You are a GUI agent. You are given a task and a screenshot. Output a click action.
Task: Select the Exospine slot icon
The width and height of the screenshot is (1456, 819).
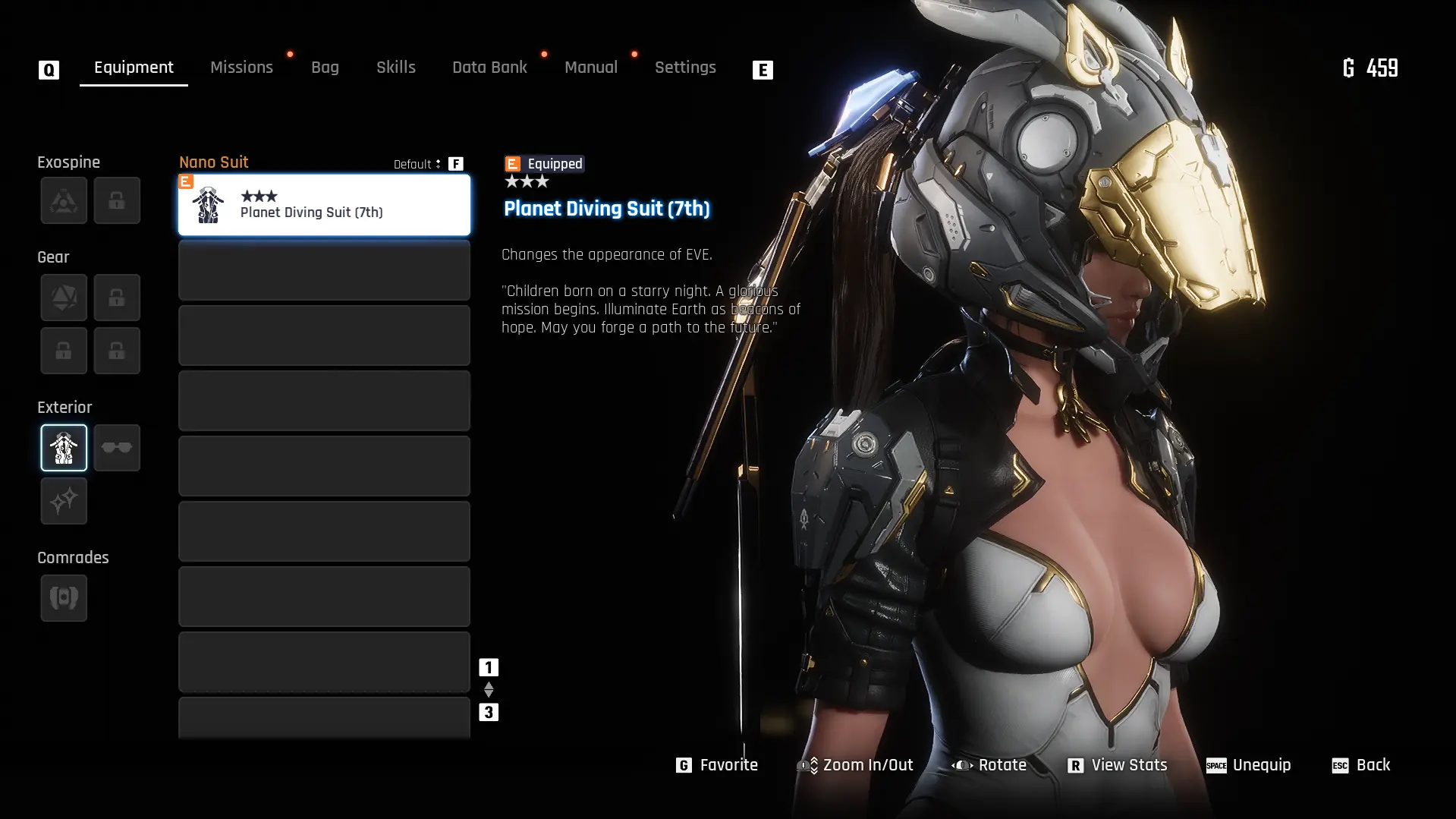pos(64,200)
